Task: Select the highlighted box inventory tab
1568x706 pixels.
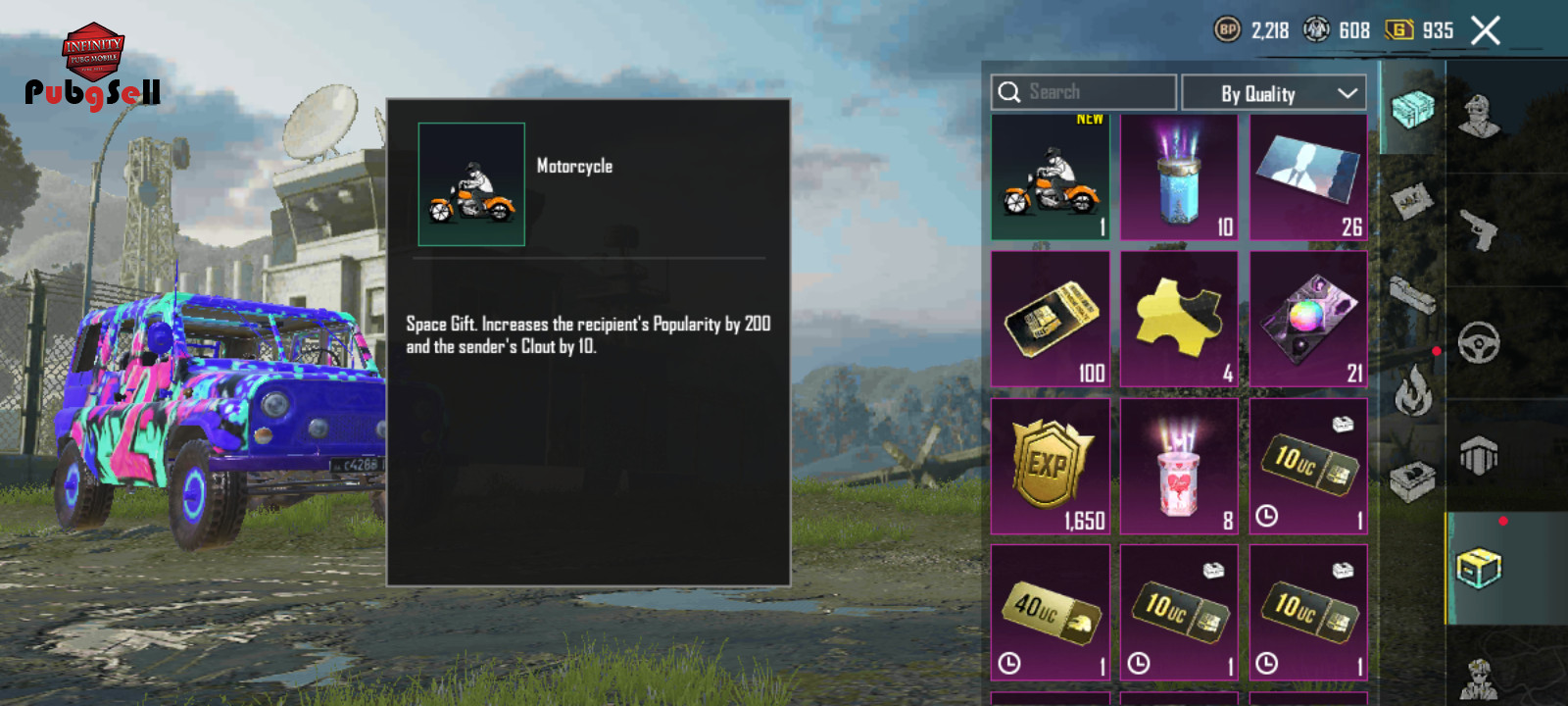Action: pos(1479,567)
